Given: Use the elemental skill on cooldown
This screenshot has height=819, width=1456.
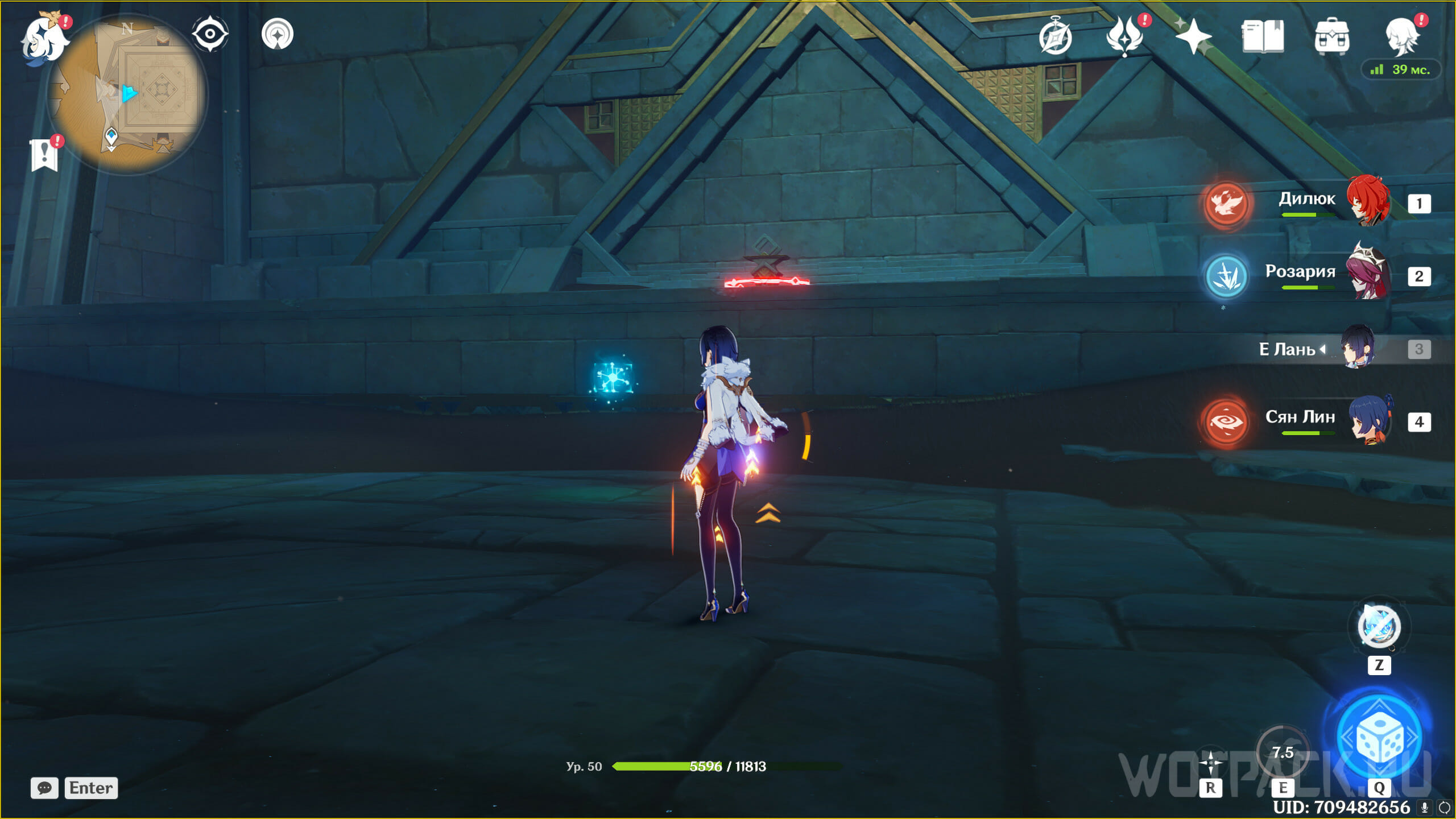Looking at the screenshot, I should pyautogui.click(x=1283, y=752).
